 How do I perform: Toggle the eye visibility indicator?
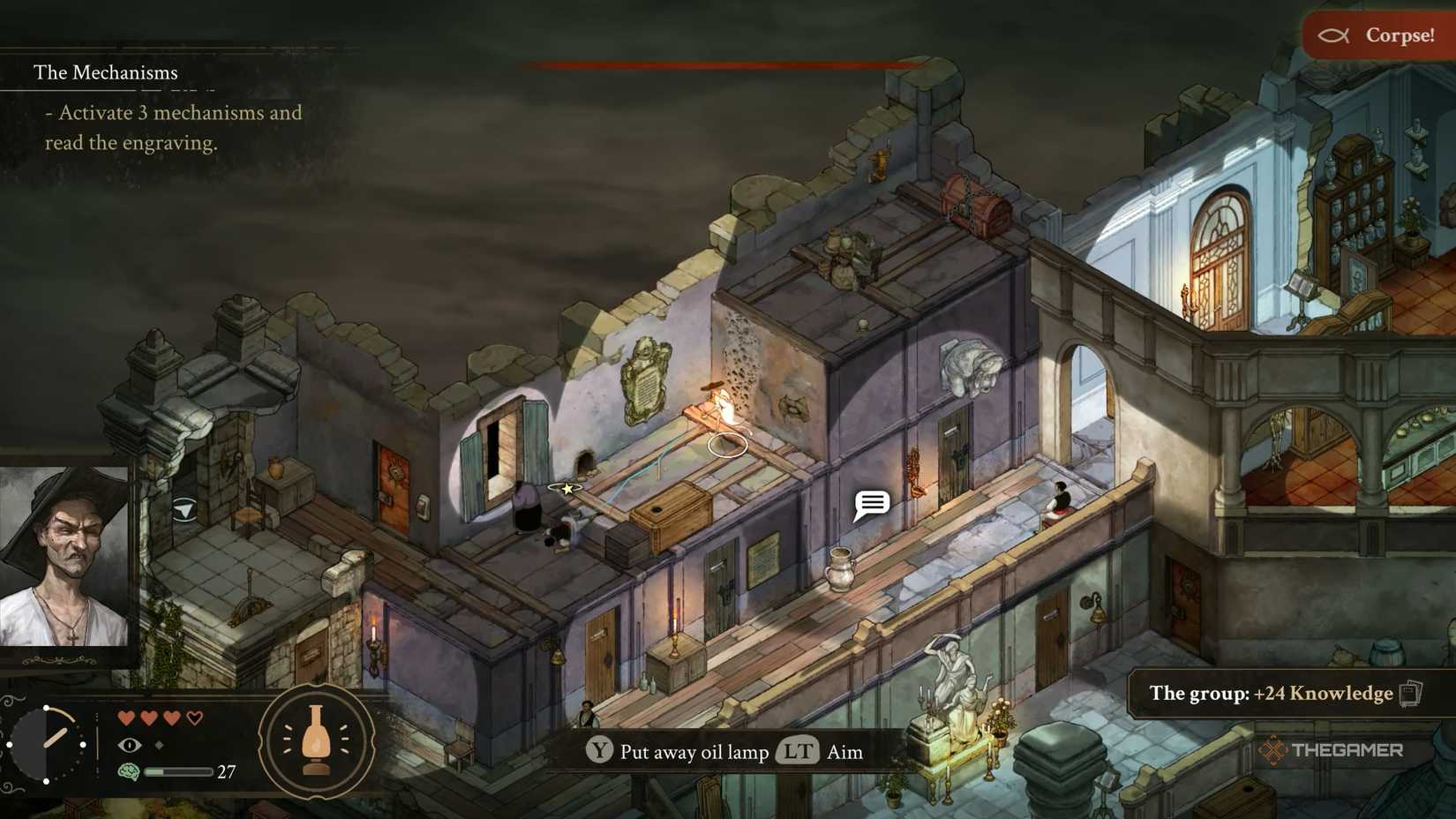coord(130,746)
